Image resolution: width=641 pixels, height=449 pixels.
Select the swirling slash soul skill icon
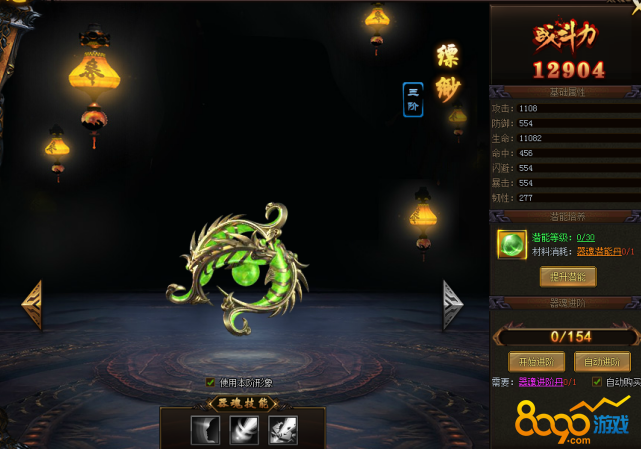click(244, 430)
